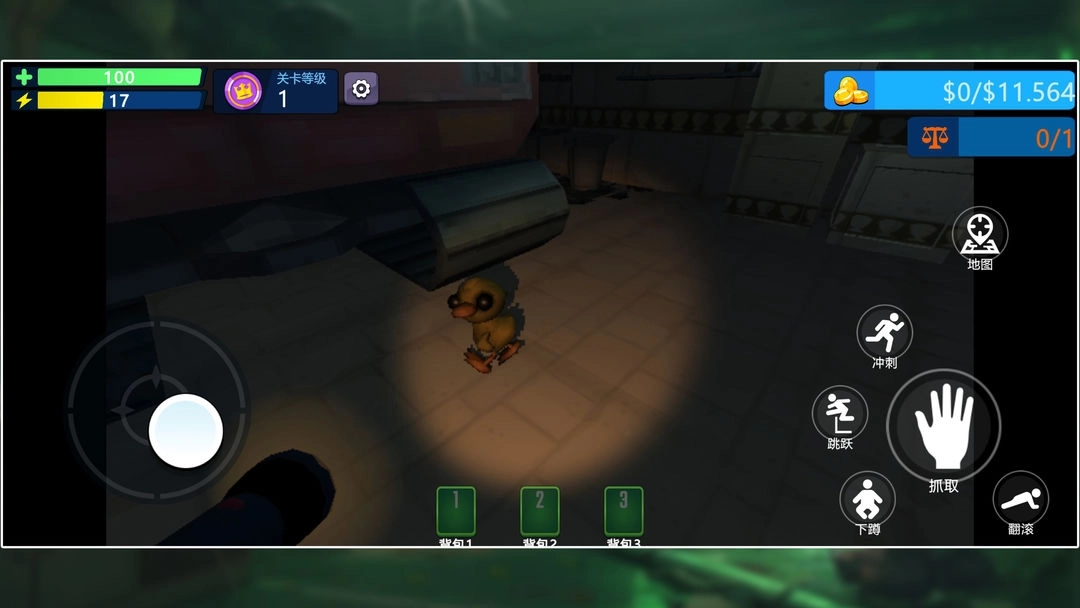This screenshot has height=608, width=1080.
Task: Click the purple crown level badge
Action: point(243,91)
